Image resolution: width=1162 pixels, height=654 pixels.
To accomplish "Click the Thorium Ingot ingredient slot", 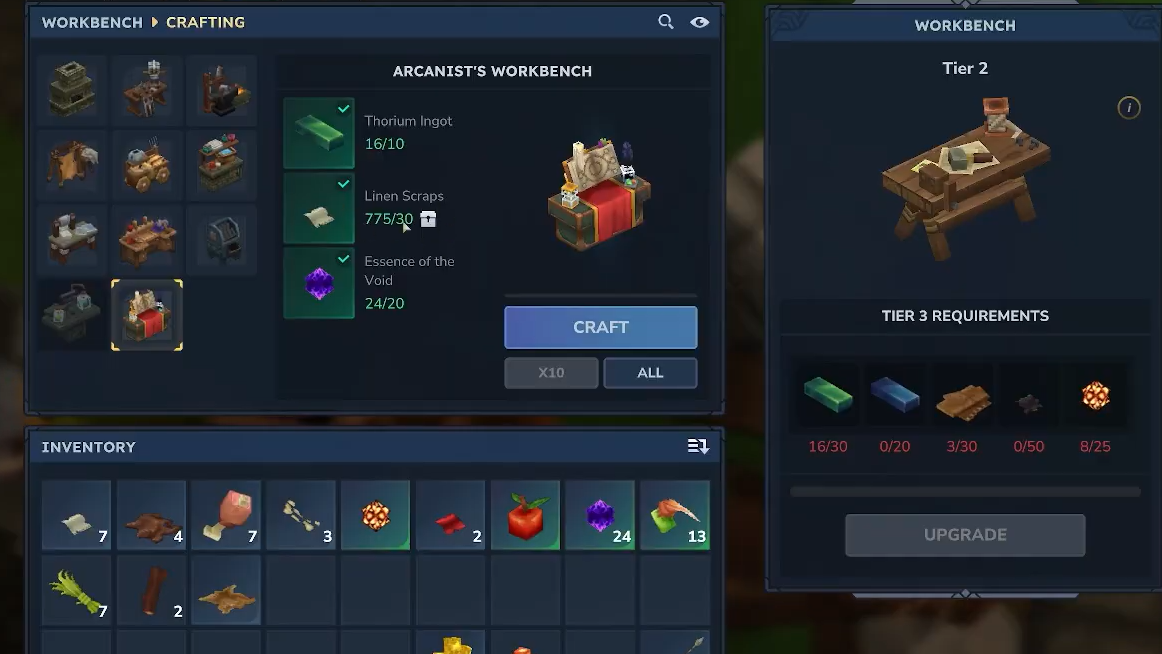I will pos(319,133).
